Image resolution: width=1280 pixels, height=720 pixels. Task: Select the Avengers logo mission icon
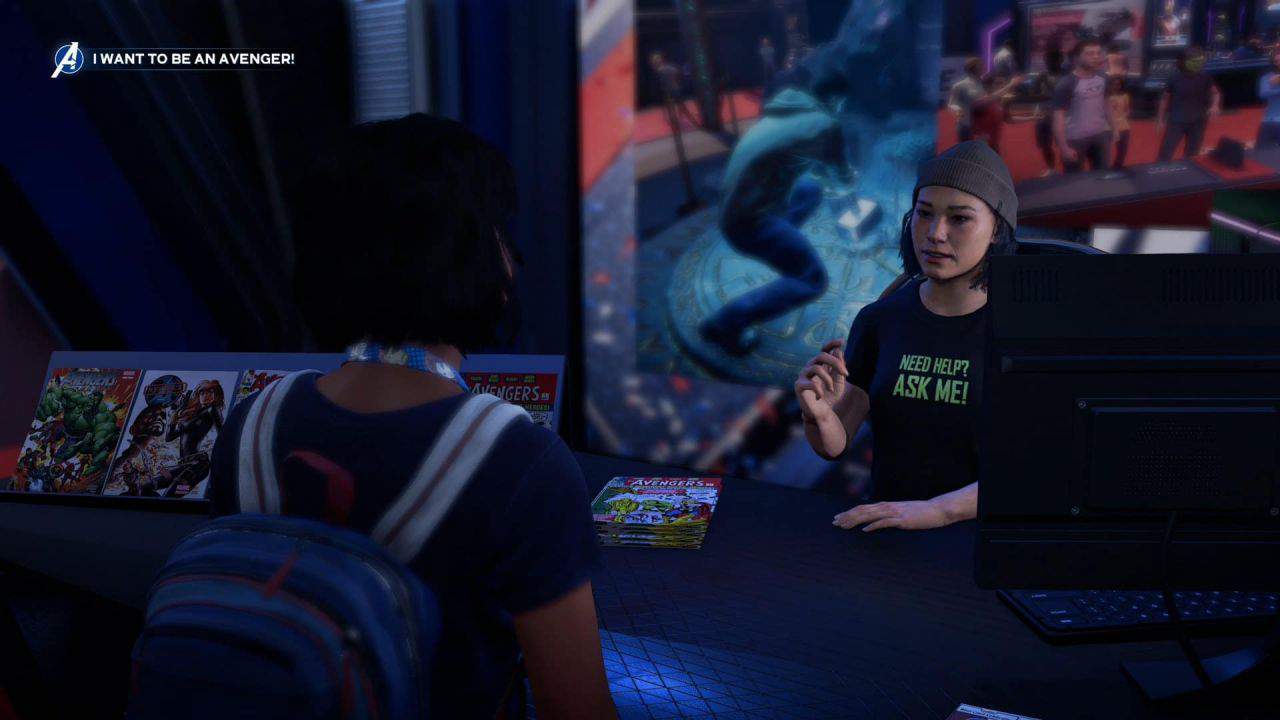coord(67,60)
